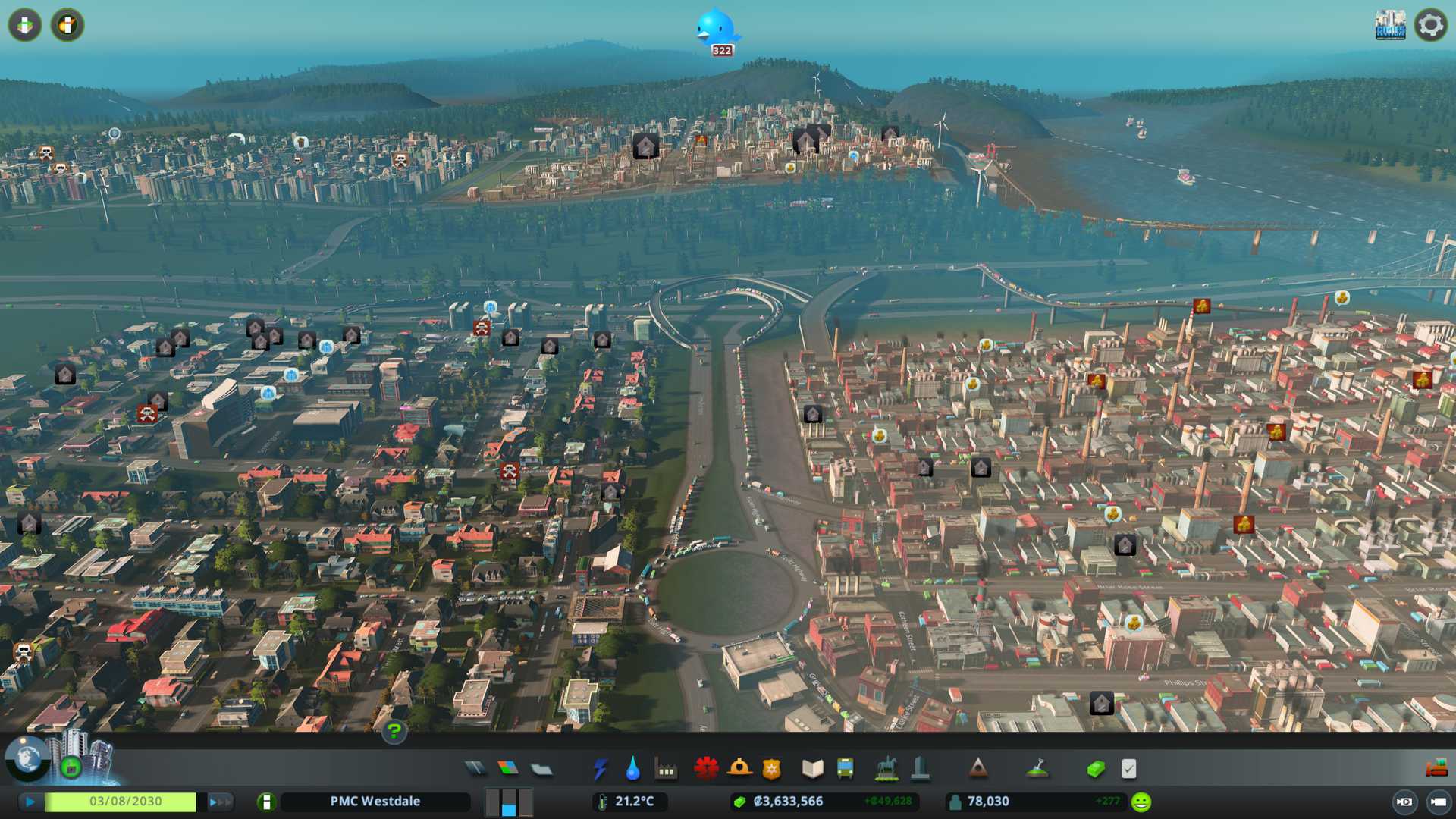Open the Chirper blue bird feed
Screen dimensions: 1456x819
point(716,30)
